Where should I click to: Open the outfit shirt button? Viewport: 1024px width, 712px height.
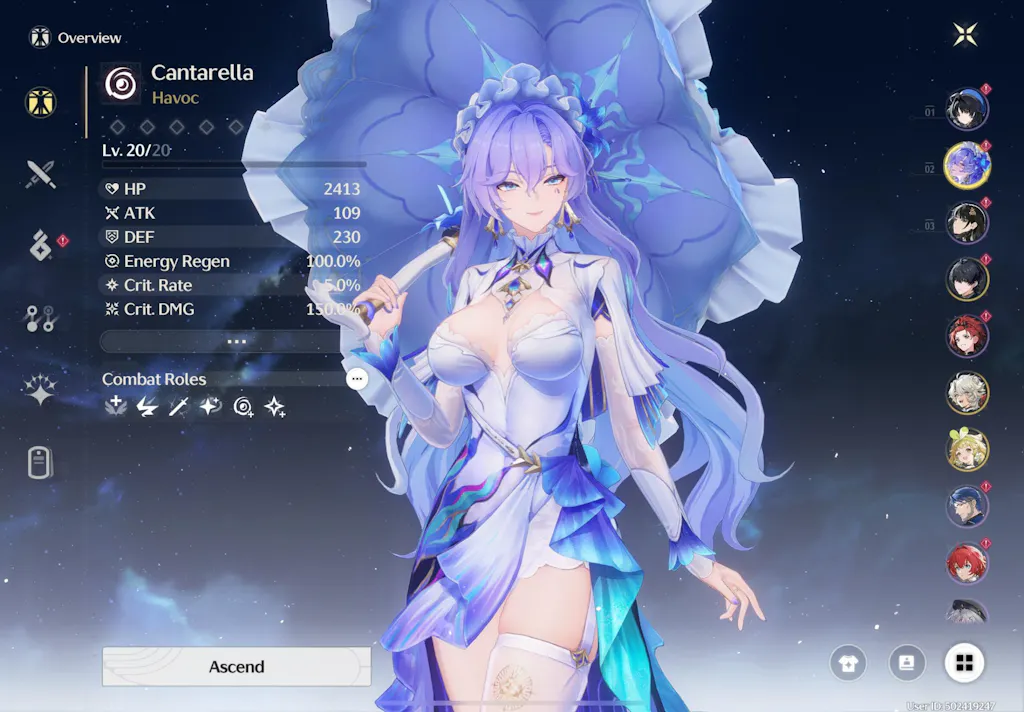pyautogui.click(x=847, y=662)
